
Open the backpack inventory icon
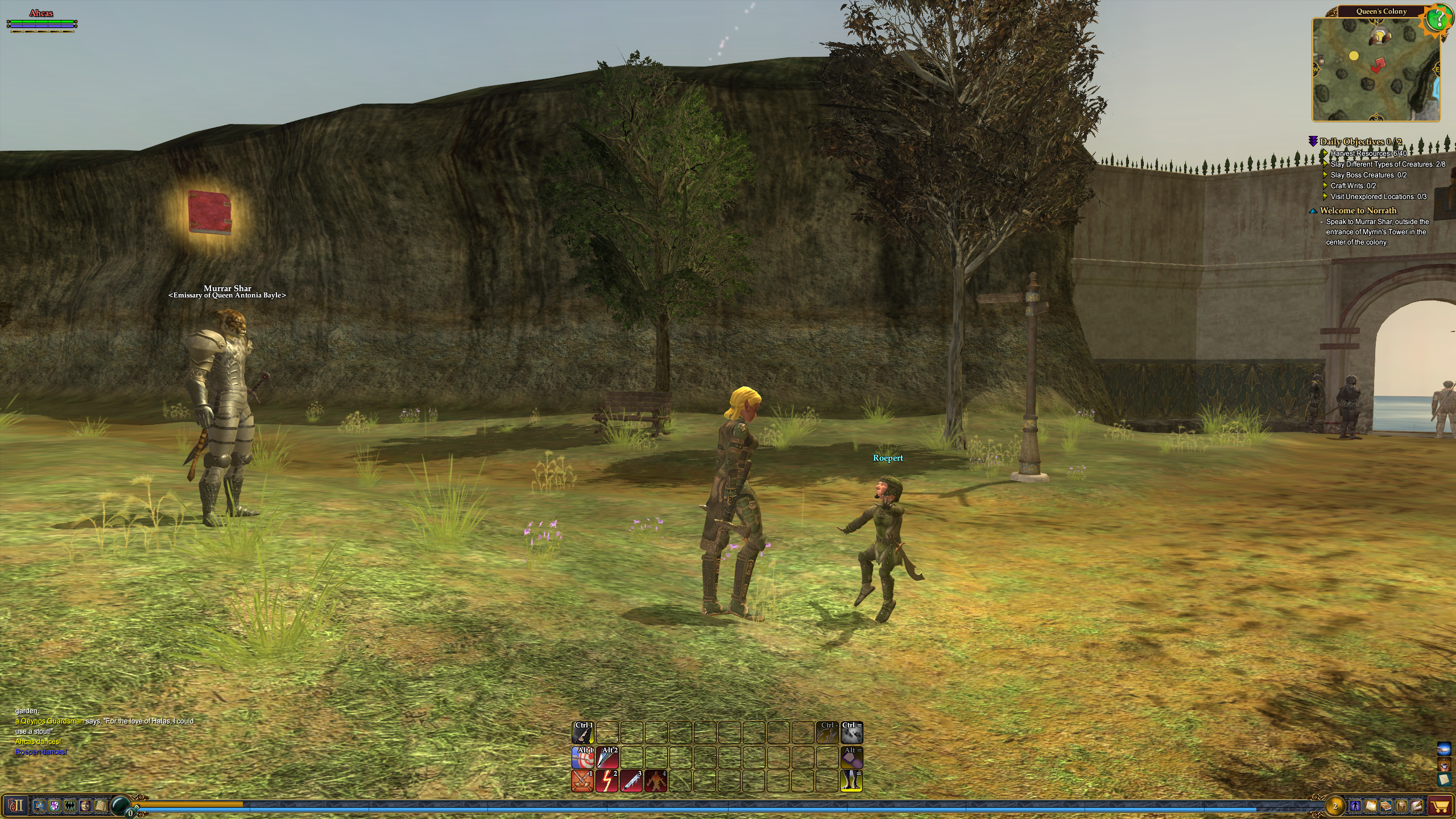pos(1400,806)
